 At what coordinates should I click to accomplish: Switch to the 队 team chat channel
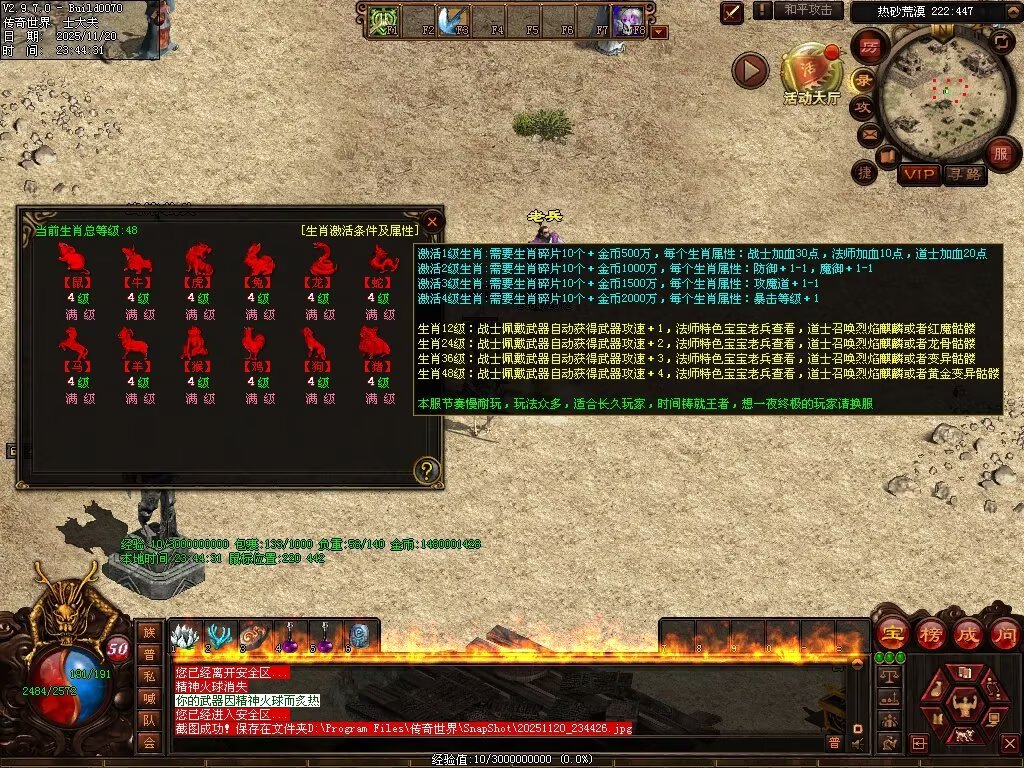[149, 720]
